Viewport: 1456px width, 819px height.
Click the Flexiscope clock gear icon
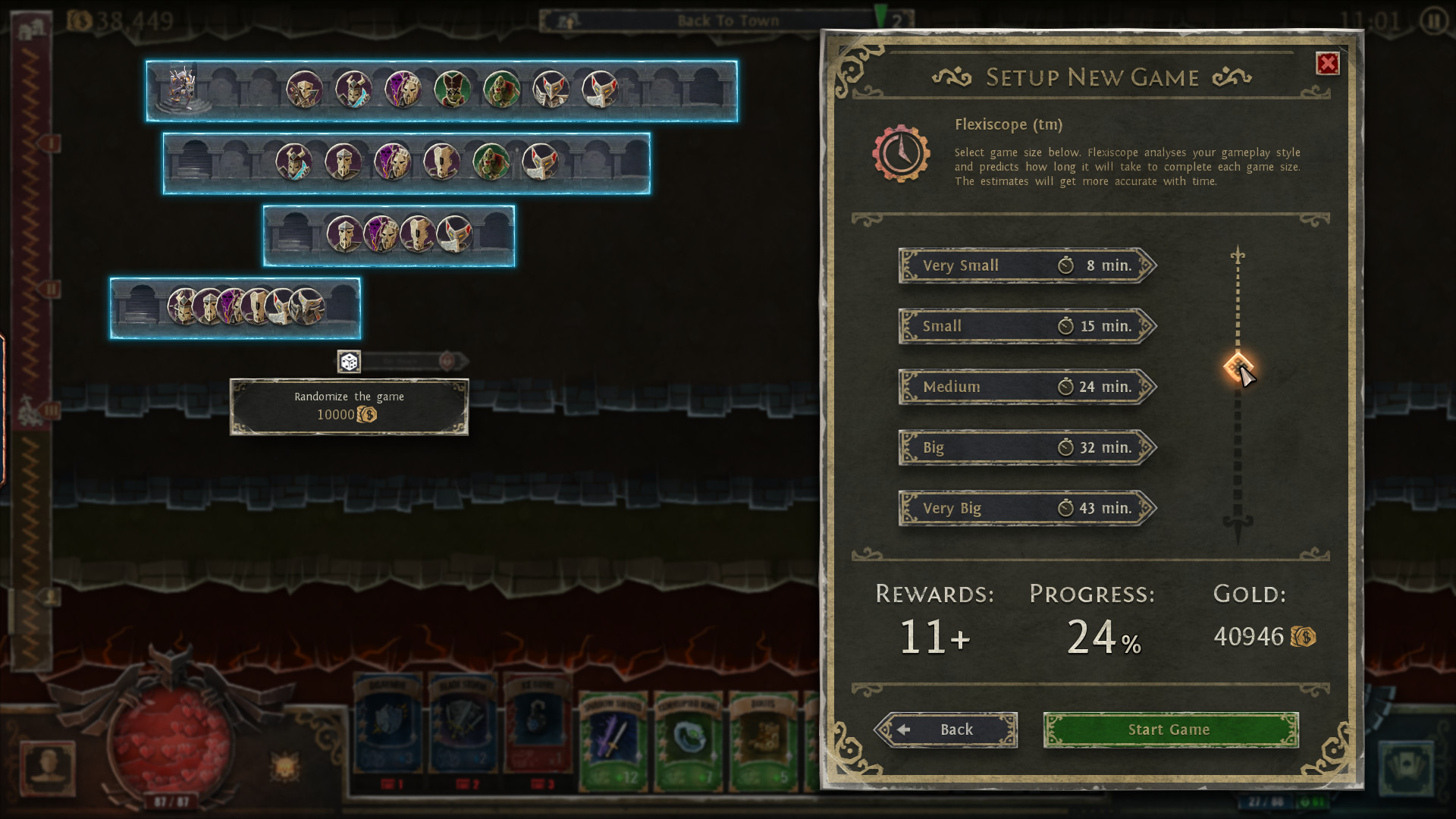coord(902,155)
